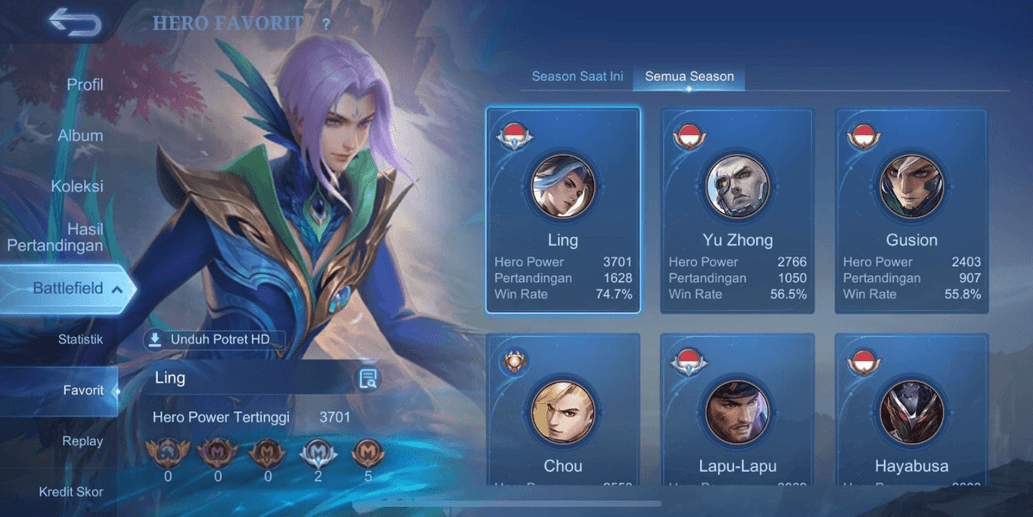Select the Semua Season tab

coord(689,76)
